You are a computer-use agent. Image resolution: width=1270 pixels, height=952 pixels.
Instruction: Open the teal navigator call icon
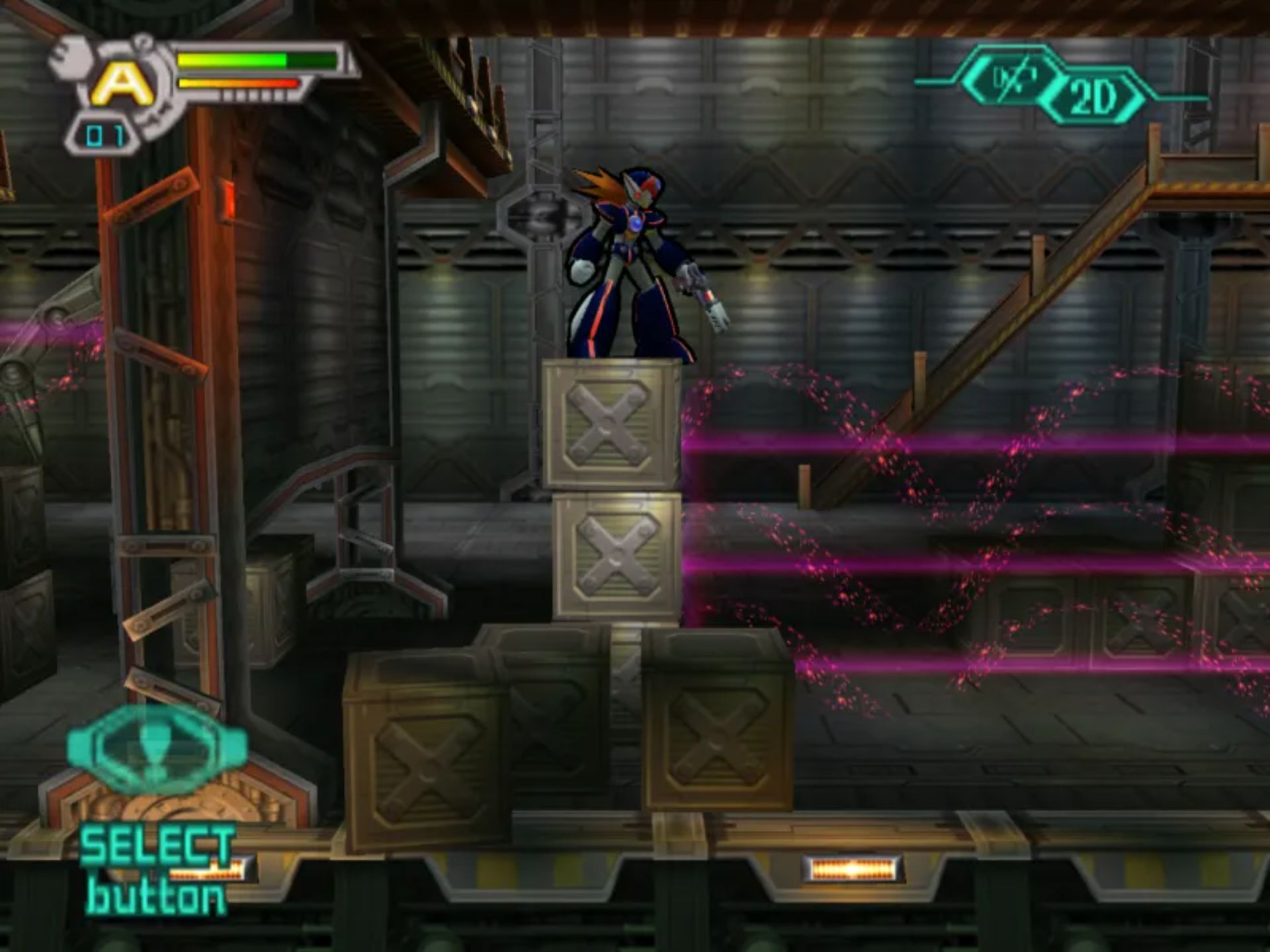[x=157, y=748]
